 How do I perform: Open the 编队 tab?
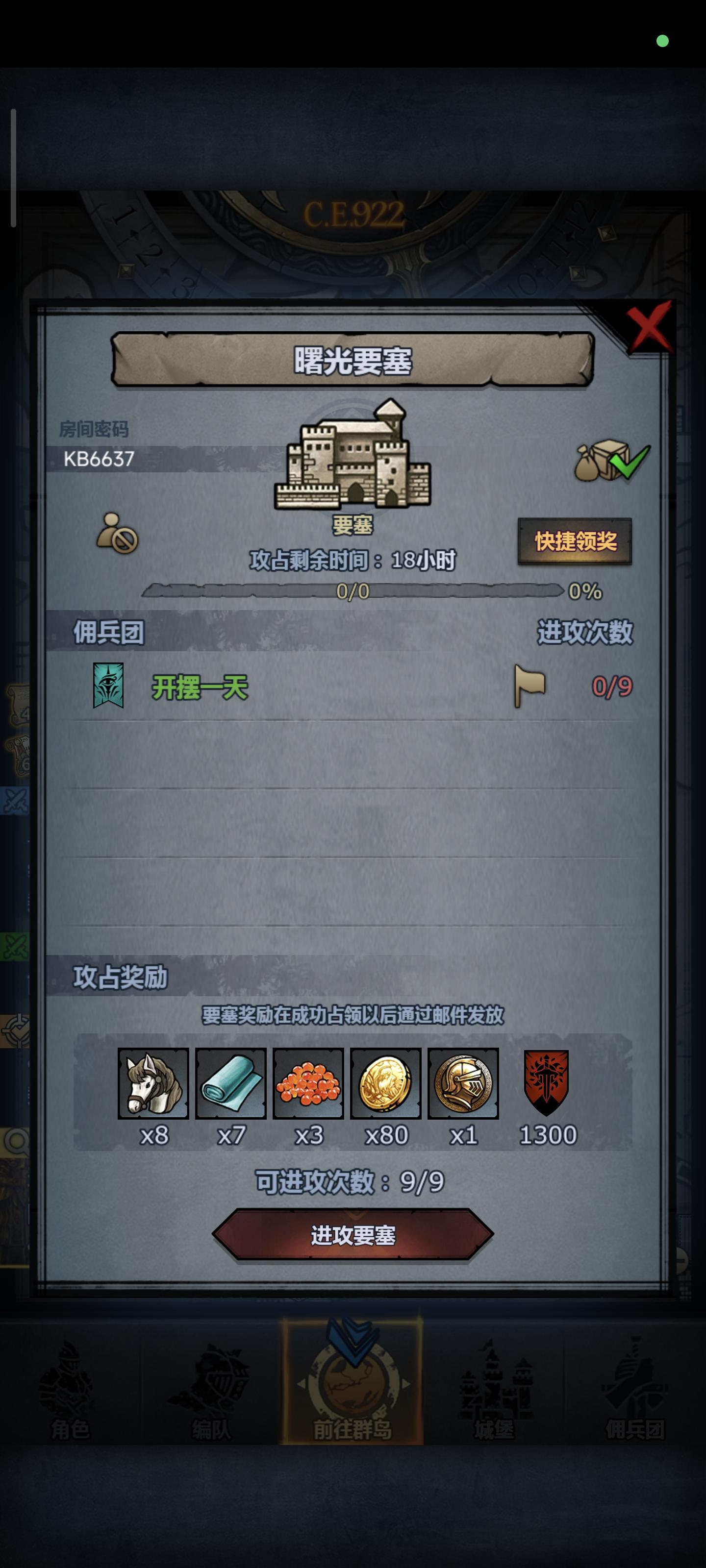210,1406
